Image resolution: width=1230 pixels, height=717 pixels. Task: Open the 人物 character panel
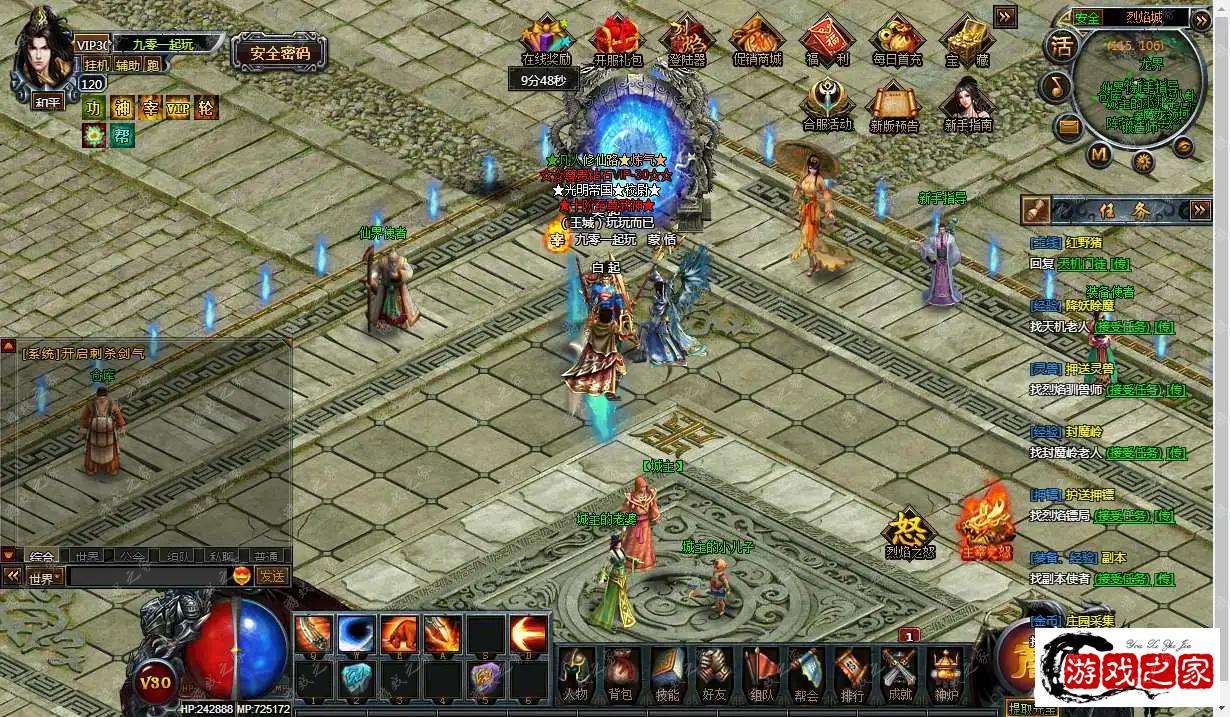pos(575,672)
